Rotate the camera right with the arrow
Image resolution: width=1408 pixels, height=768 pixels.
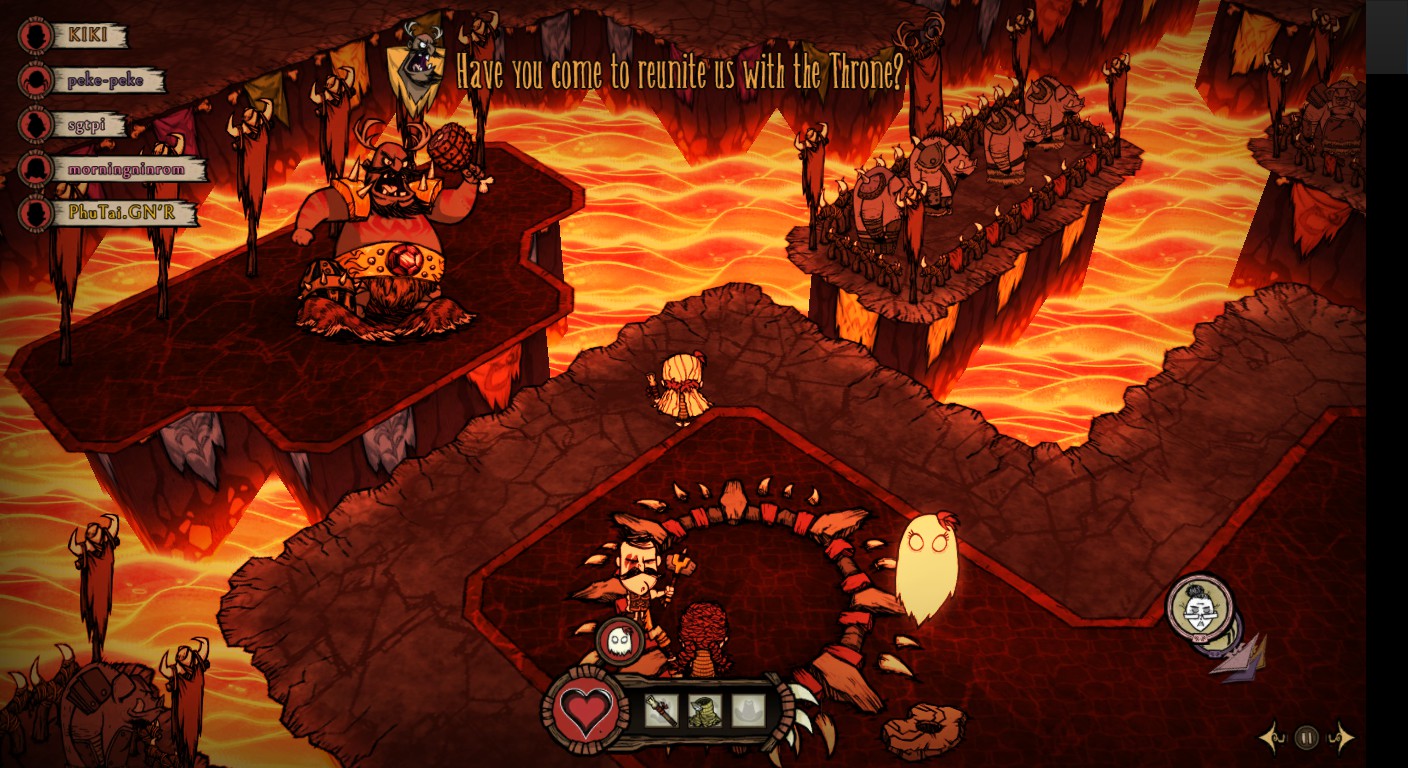pyautogui.click(x=1342, y=738)
